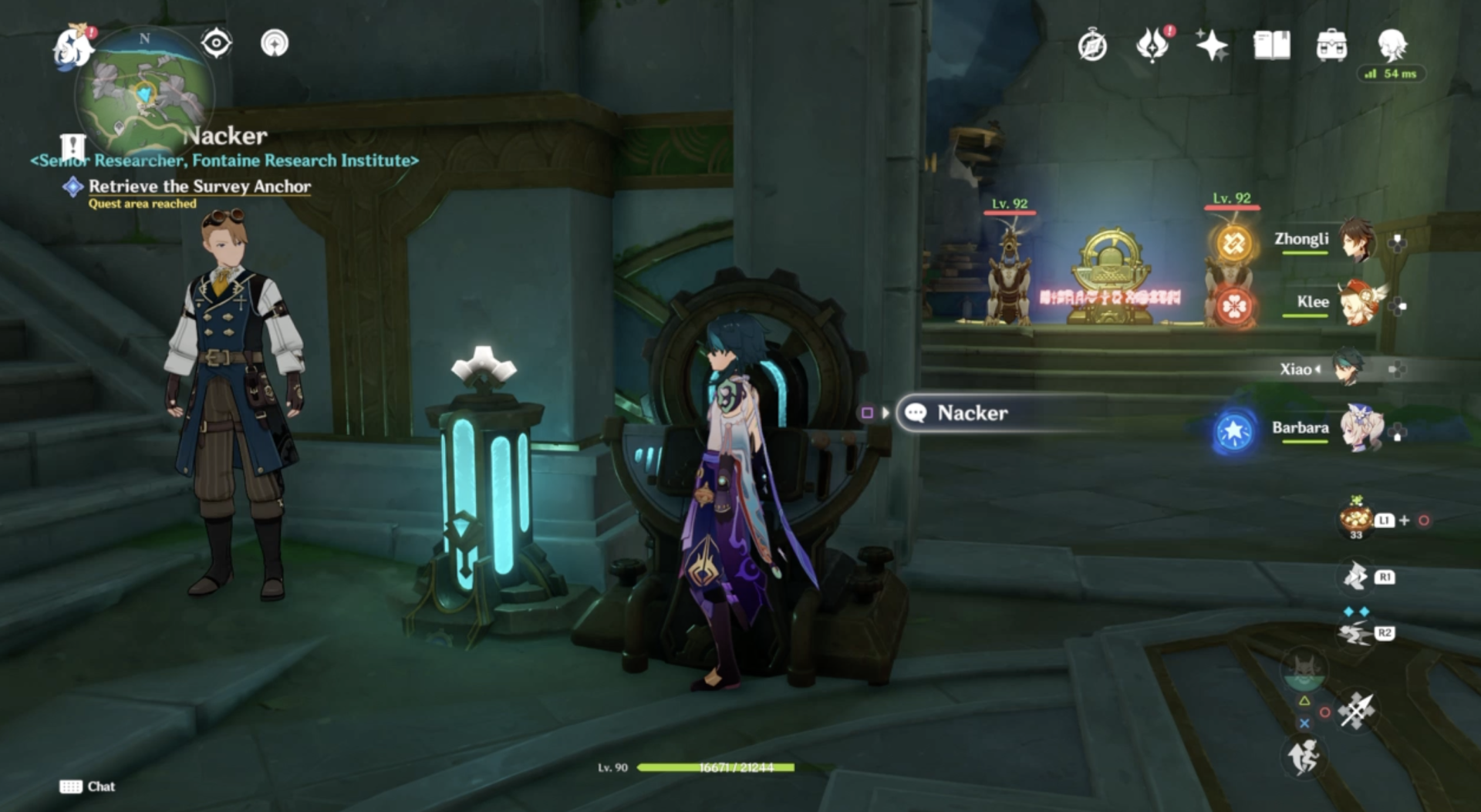Activate the crossed-weapons attack icon
This screenshot has height=812, width=1481.
[1357, 710]
